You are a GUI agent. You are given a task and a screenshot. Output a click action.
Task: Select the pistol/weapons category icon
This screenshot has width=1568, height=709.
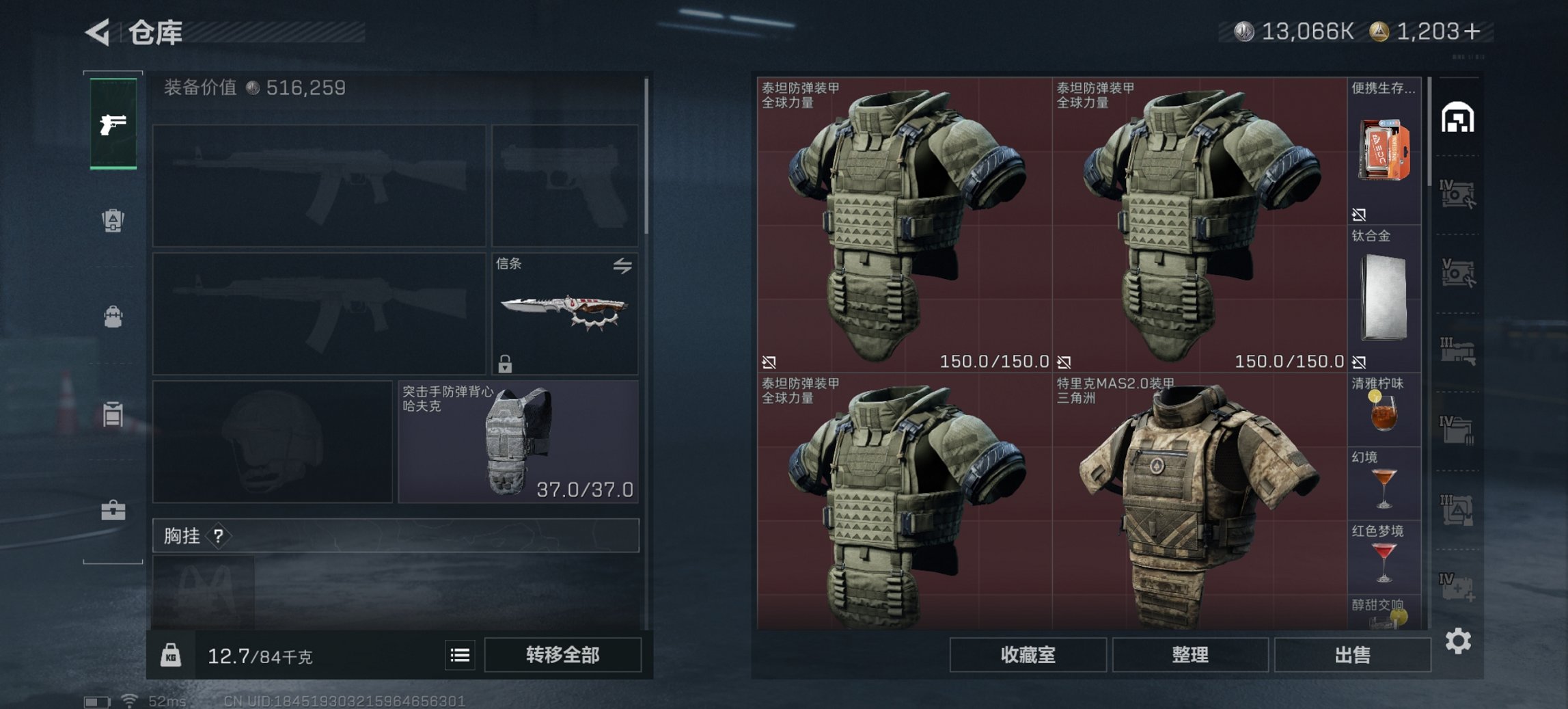[113, 123]
